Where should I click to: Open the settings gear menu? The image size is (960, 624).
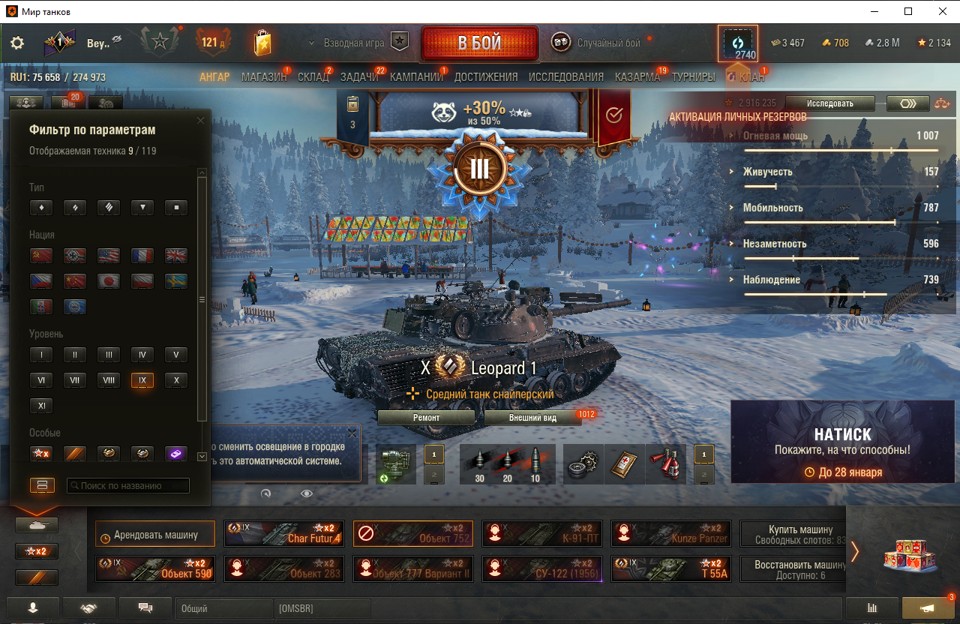pos(17,43)
